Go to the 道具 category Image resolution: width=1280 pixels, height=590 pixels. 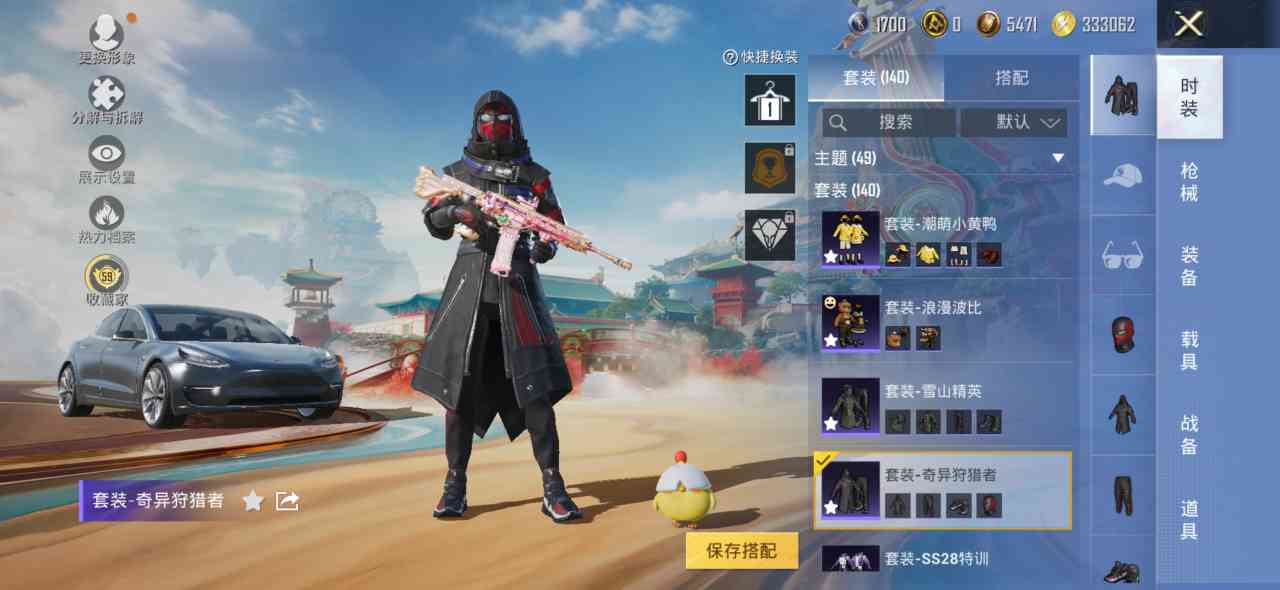click(x=1189, y=520)
